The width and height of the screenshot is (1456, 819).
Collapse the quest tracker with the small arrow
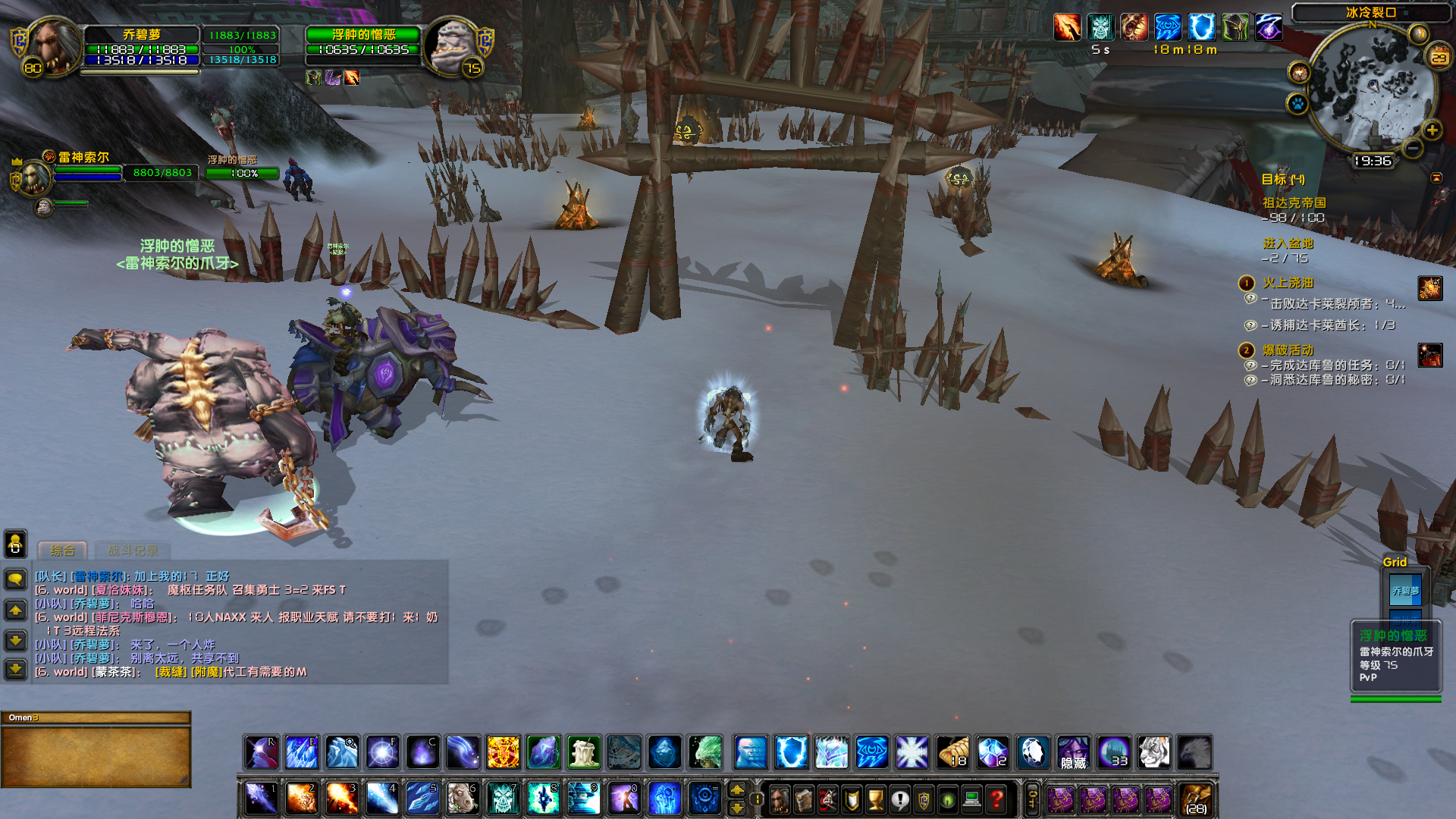pyautogui.click(x=1437, y=177)
